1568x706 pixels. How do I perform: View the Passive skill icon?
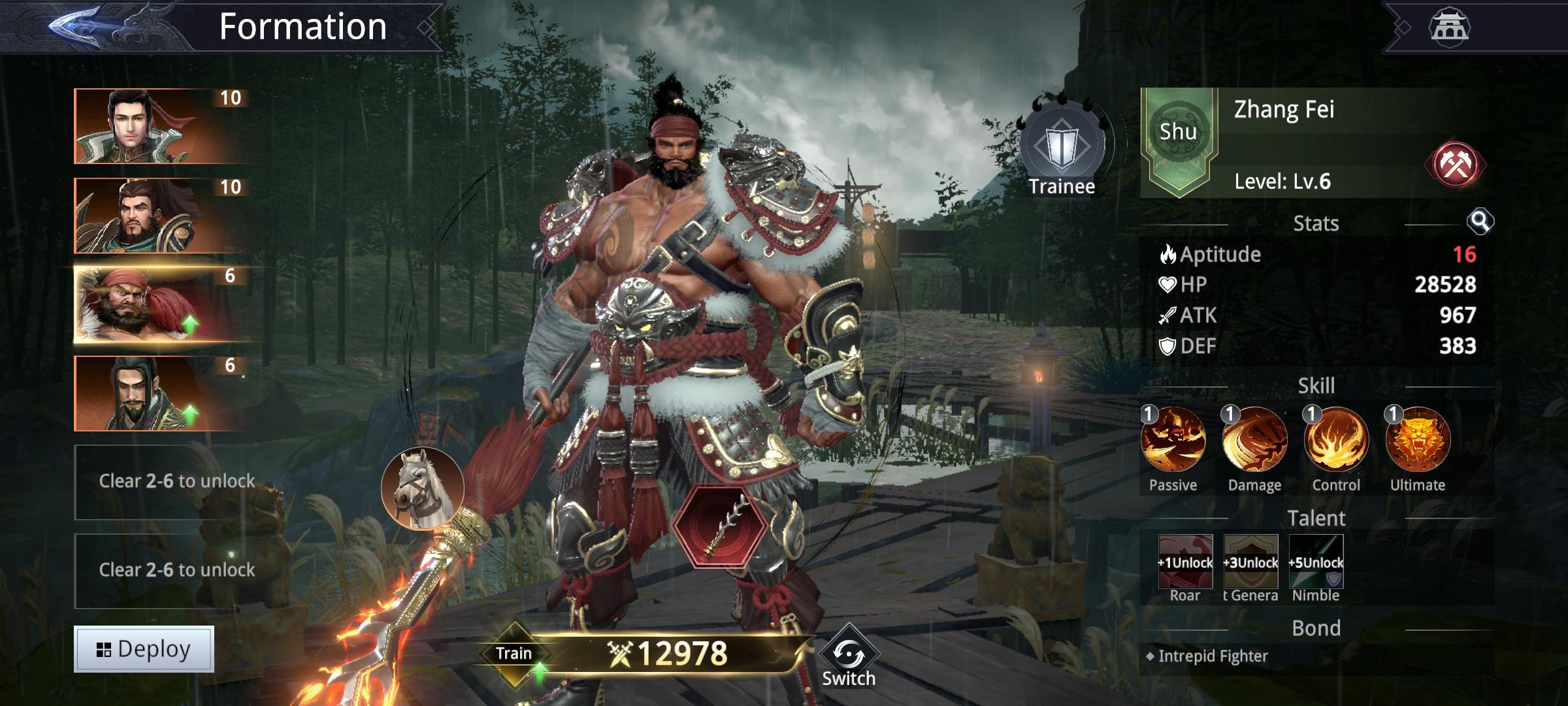[x=1173, y=439]
